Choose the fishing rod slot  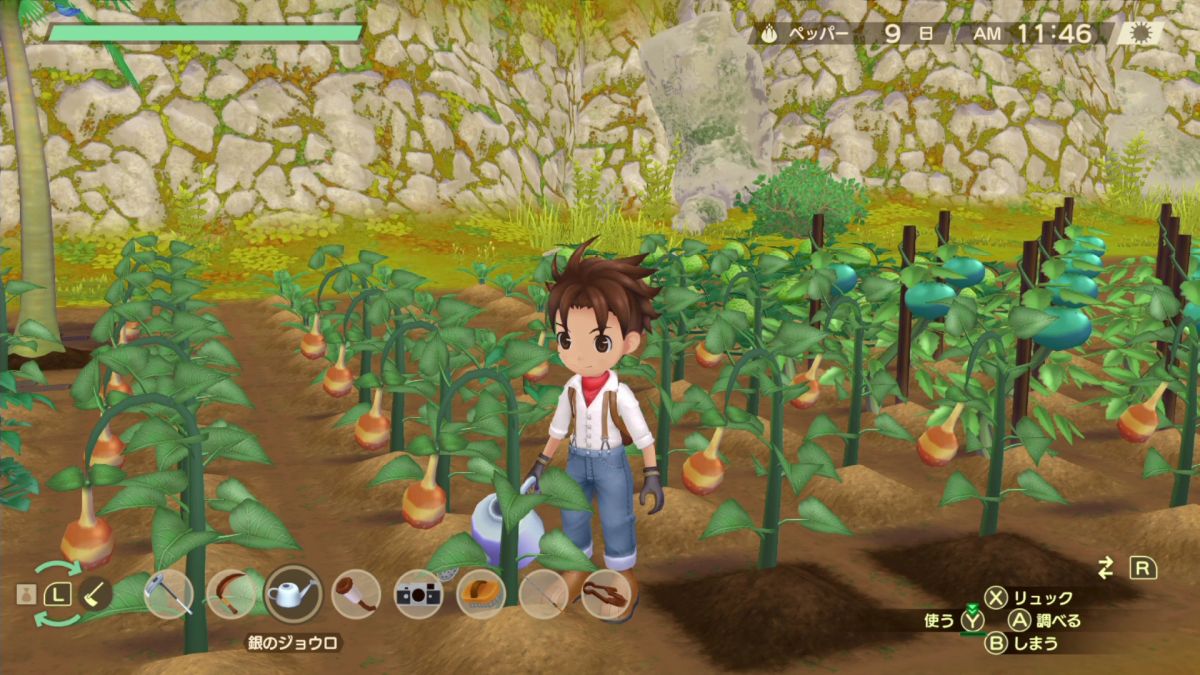tap(544, 594)
